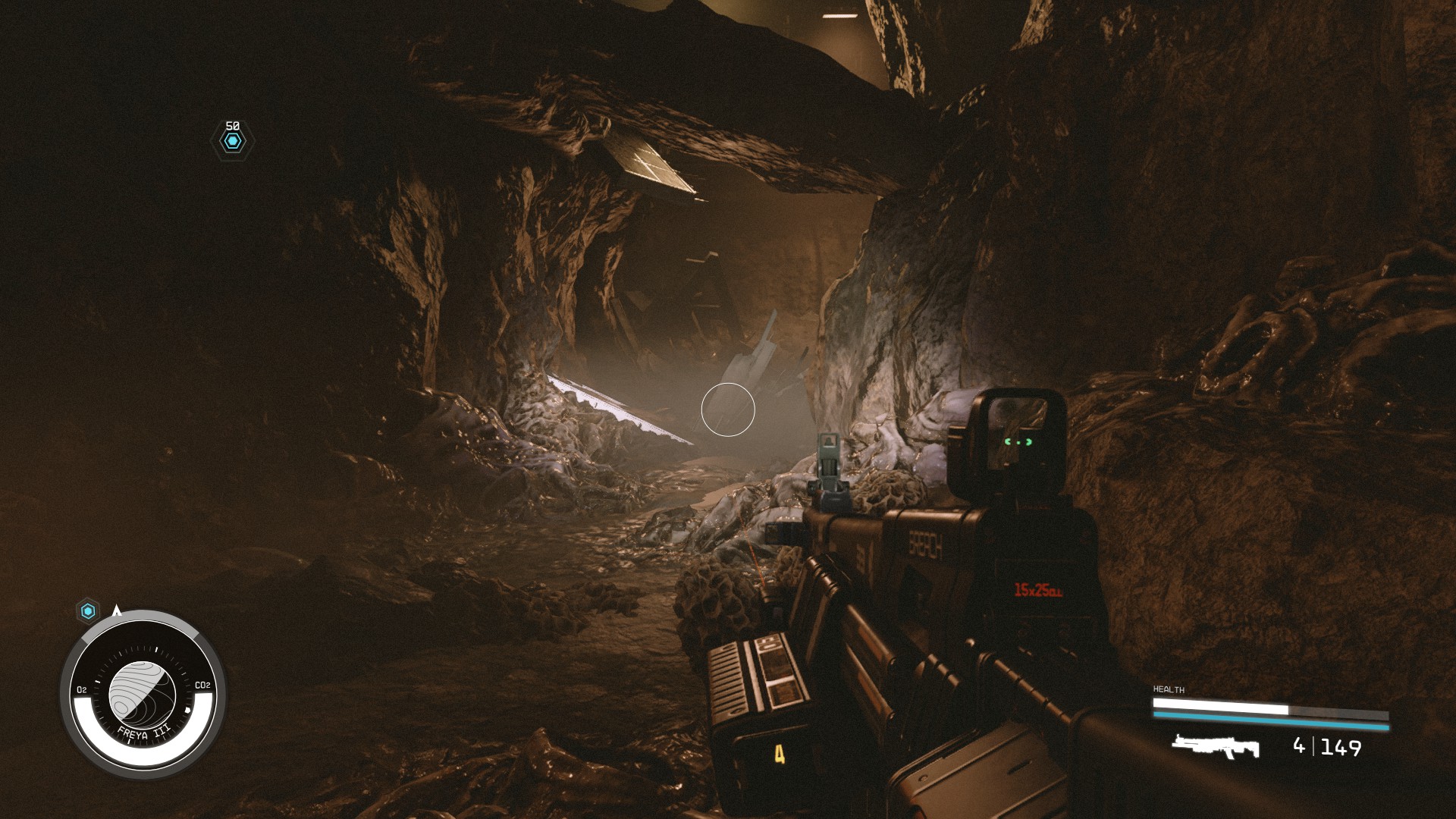Select the planet Freya III icon inside the compass

pos(144,694)
